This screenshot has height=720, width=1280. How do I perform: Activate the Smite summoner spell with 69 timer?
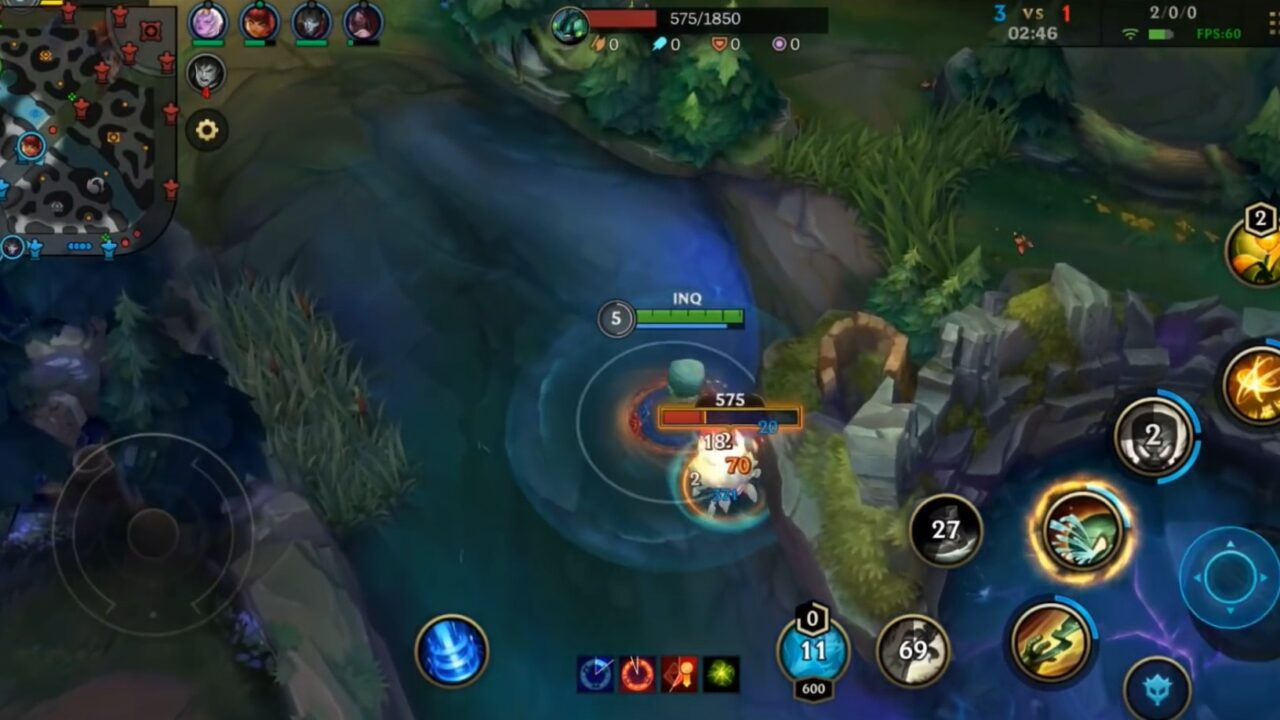click(917, 650)
